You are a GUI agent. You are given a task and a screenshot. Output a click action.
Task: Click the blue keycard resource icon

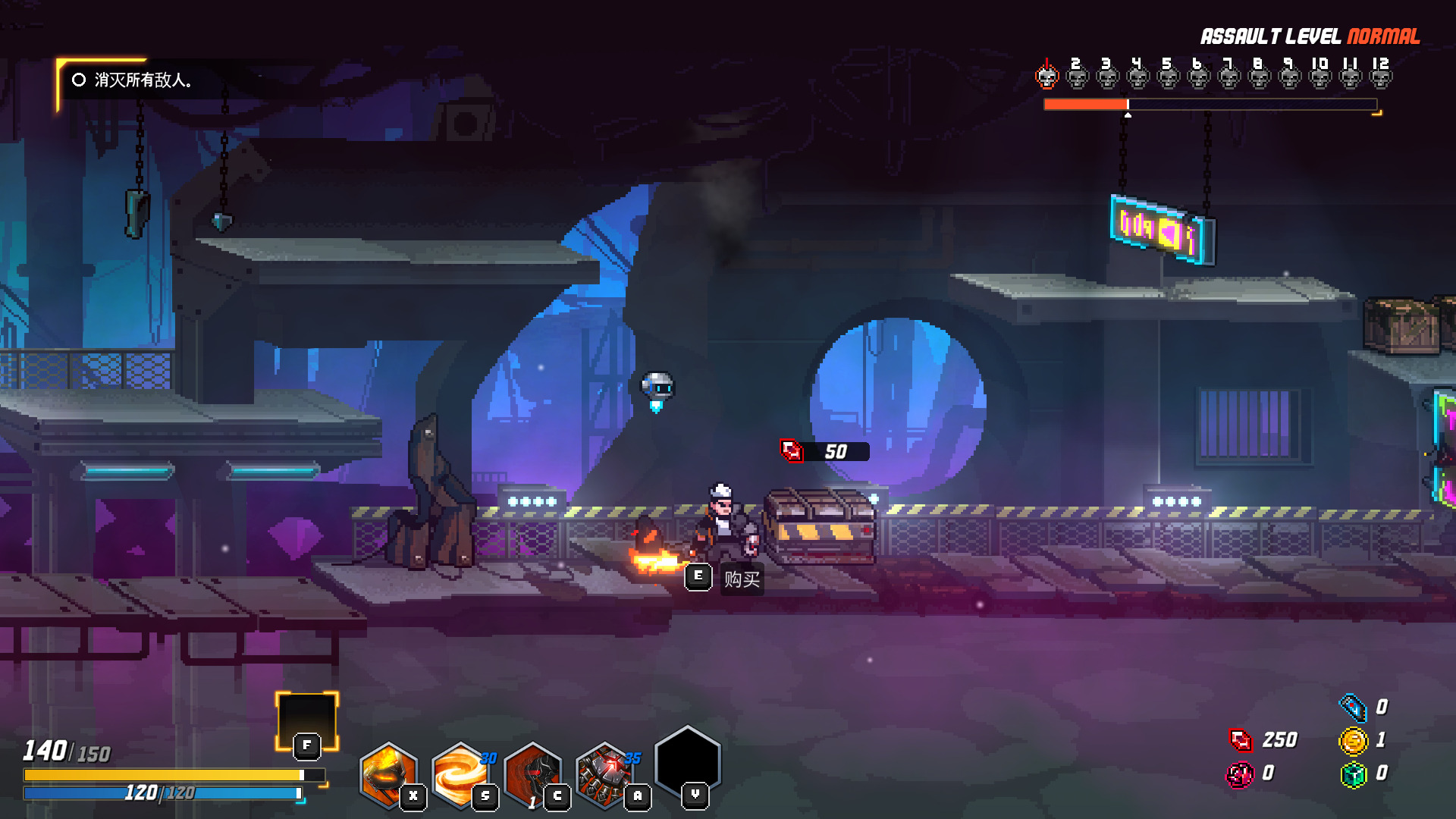(1353, 707)
